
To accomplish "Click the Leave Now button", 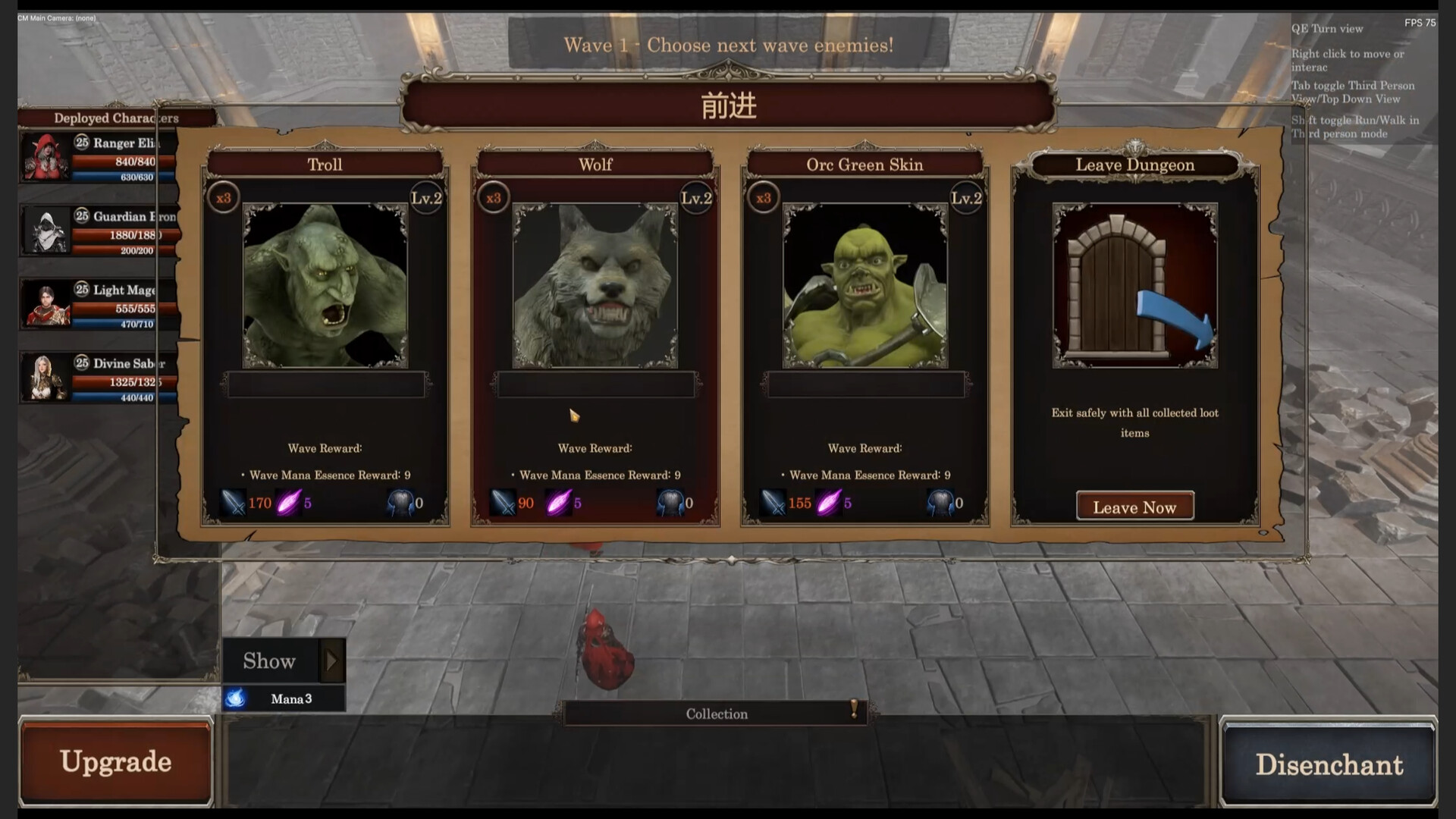I will (x=1134, y=507).
